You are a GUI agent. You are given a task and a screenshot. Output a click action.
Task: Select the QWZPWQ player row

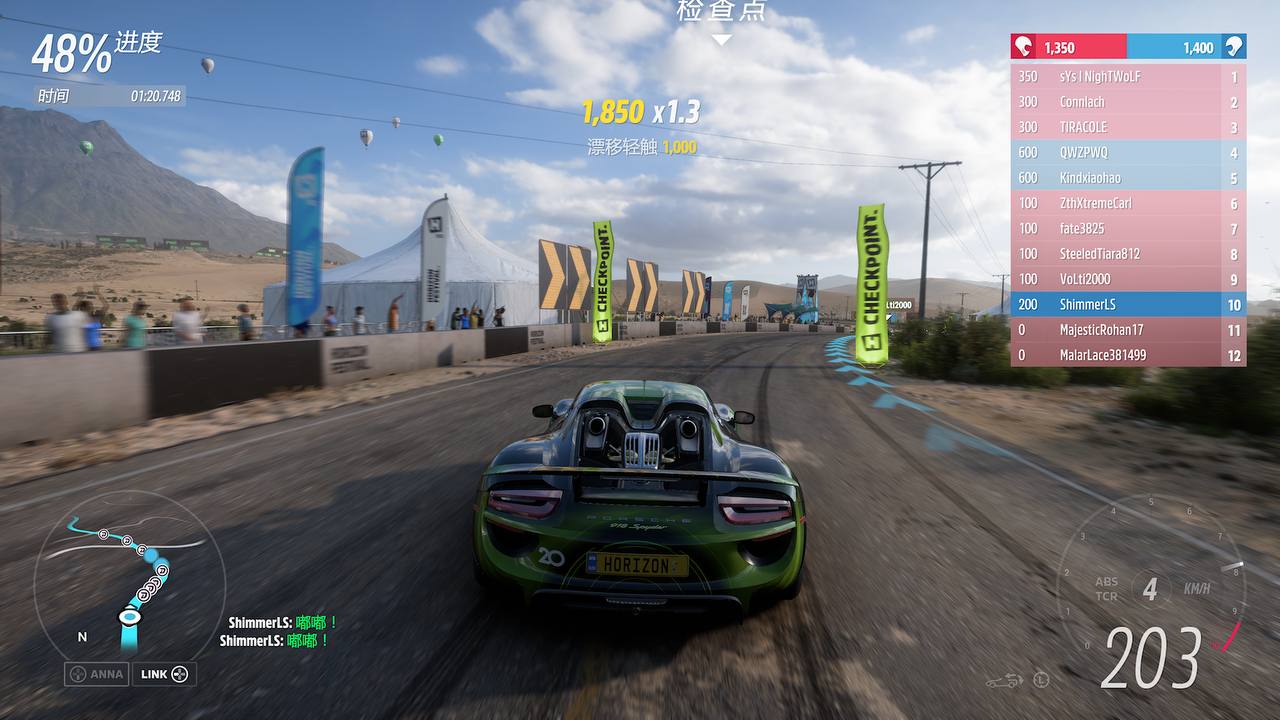[1128, 153]
